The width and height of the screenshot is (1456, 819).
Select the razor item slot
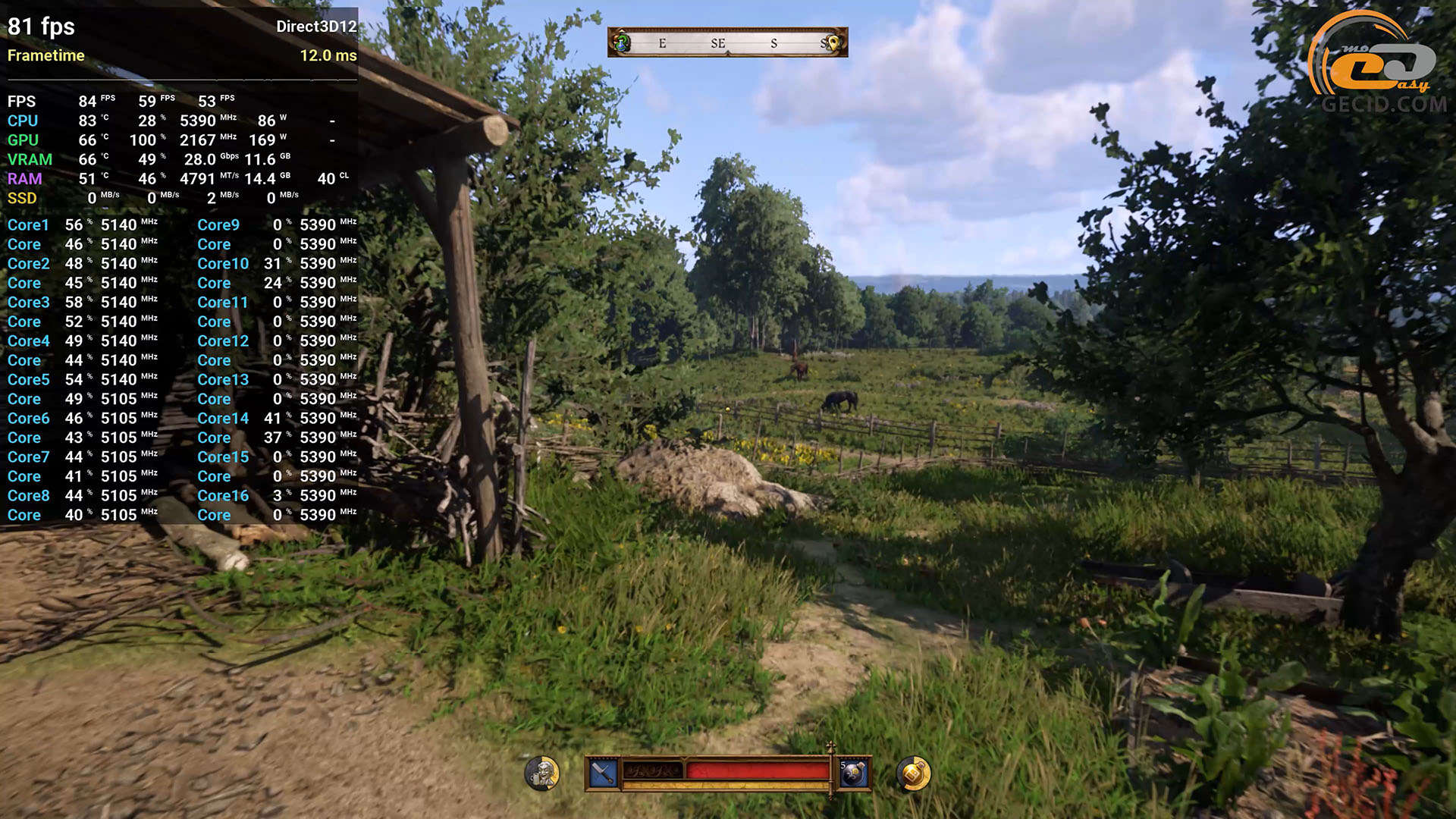[604, 773]
